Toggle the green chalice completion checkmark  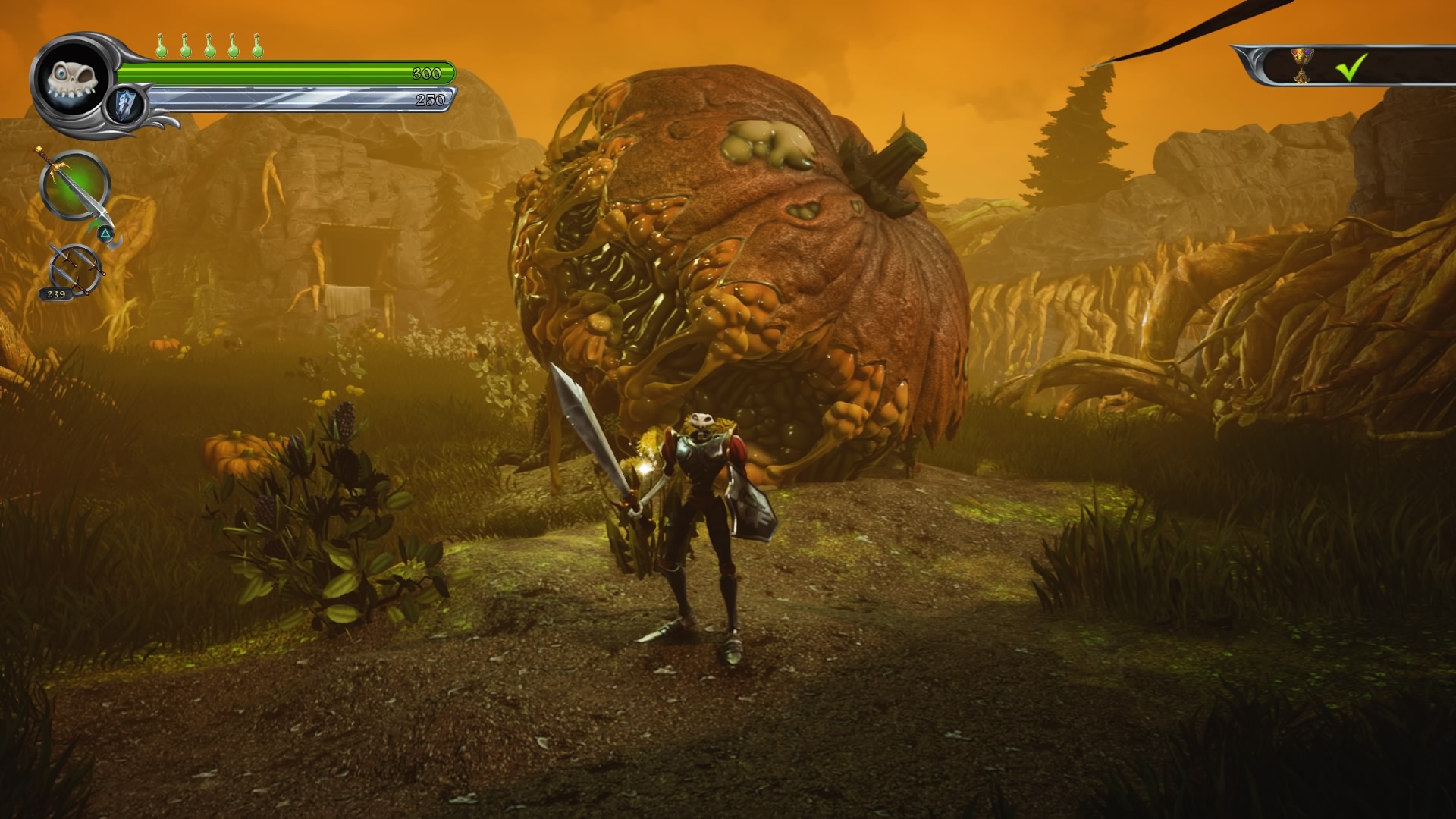coord(1350,67)
